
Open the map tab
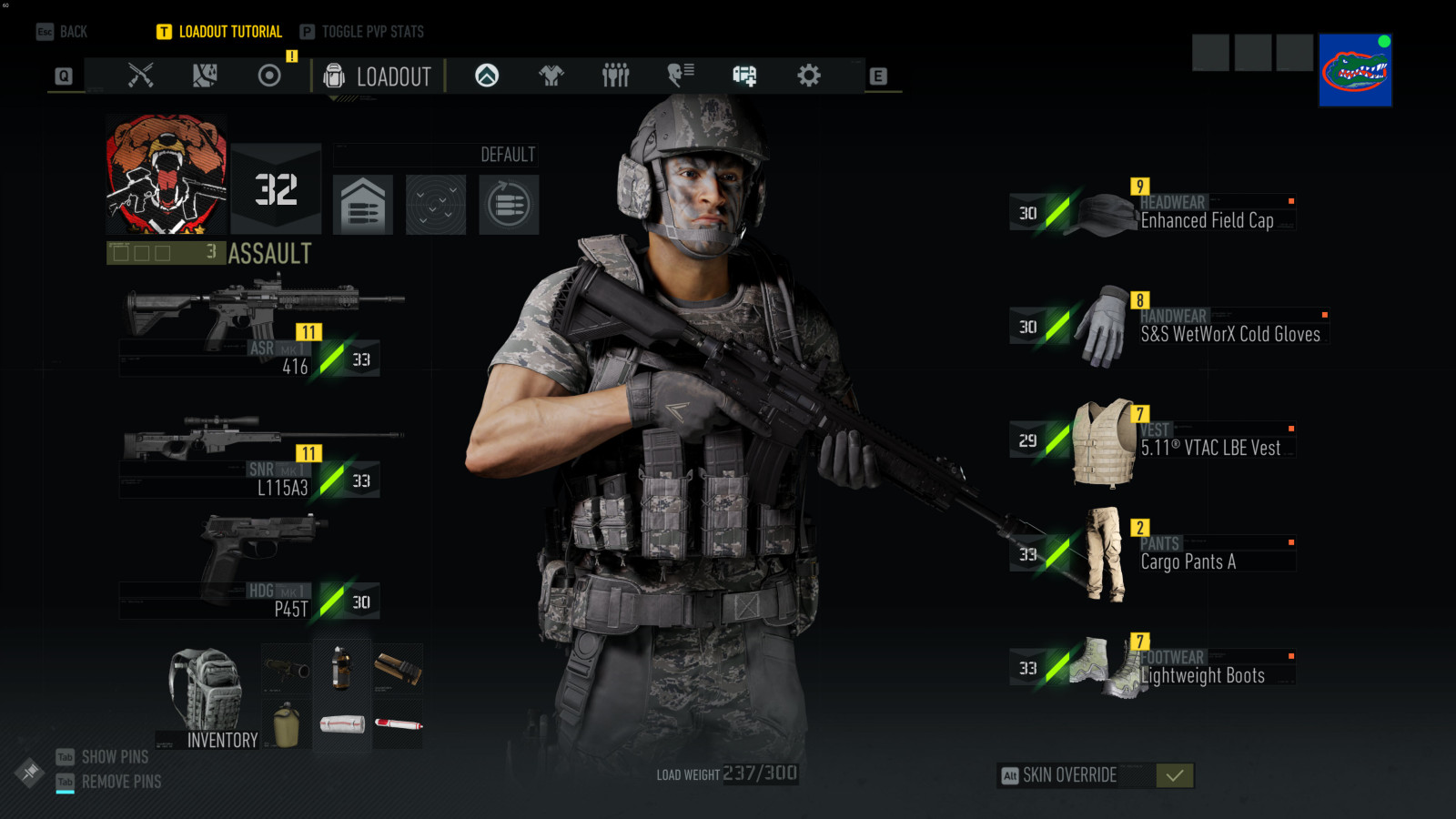pos(205,76)
